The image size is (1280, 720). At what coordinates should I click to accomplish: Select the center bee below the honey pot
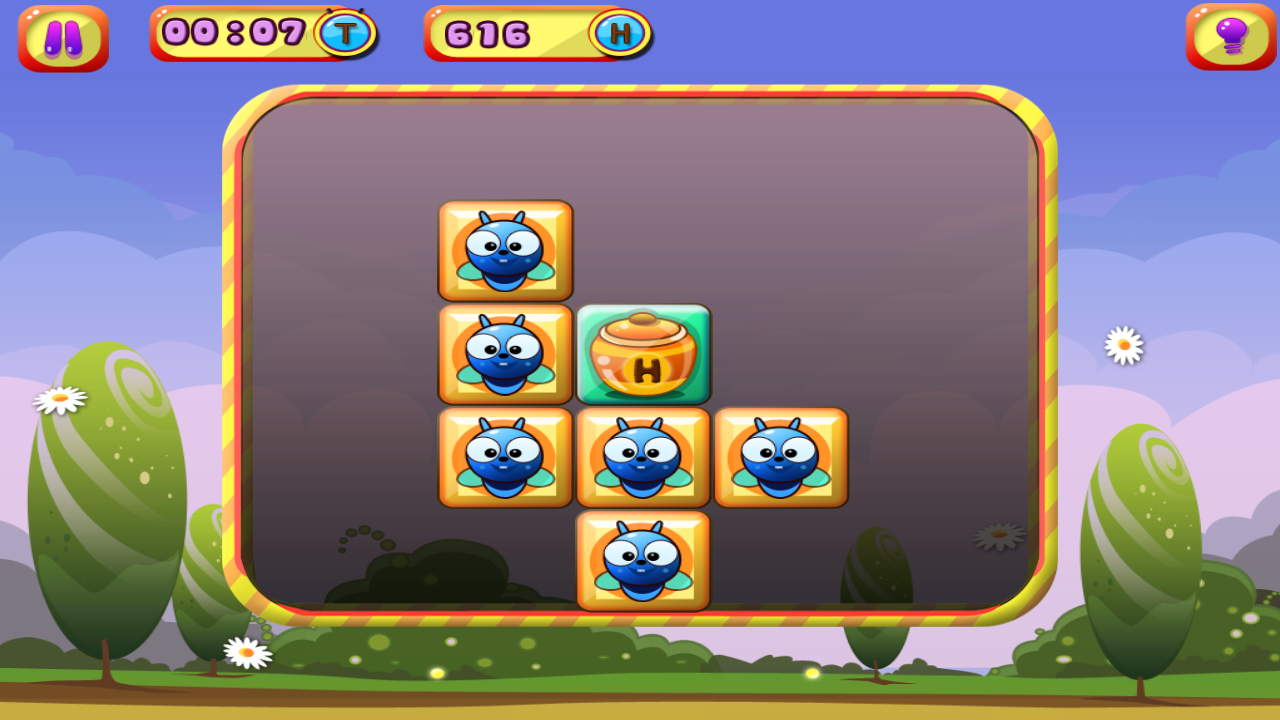[643, 458]
